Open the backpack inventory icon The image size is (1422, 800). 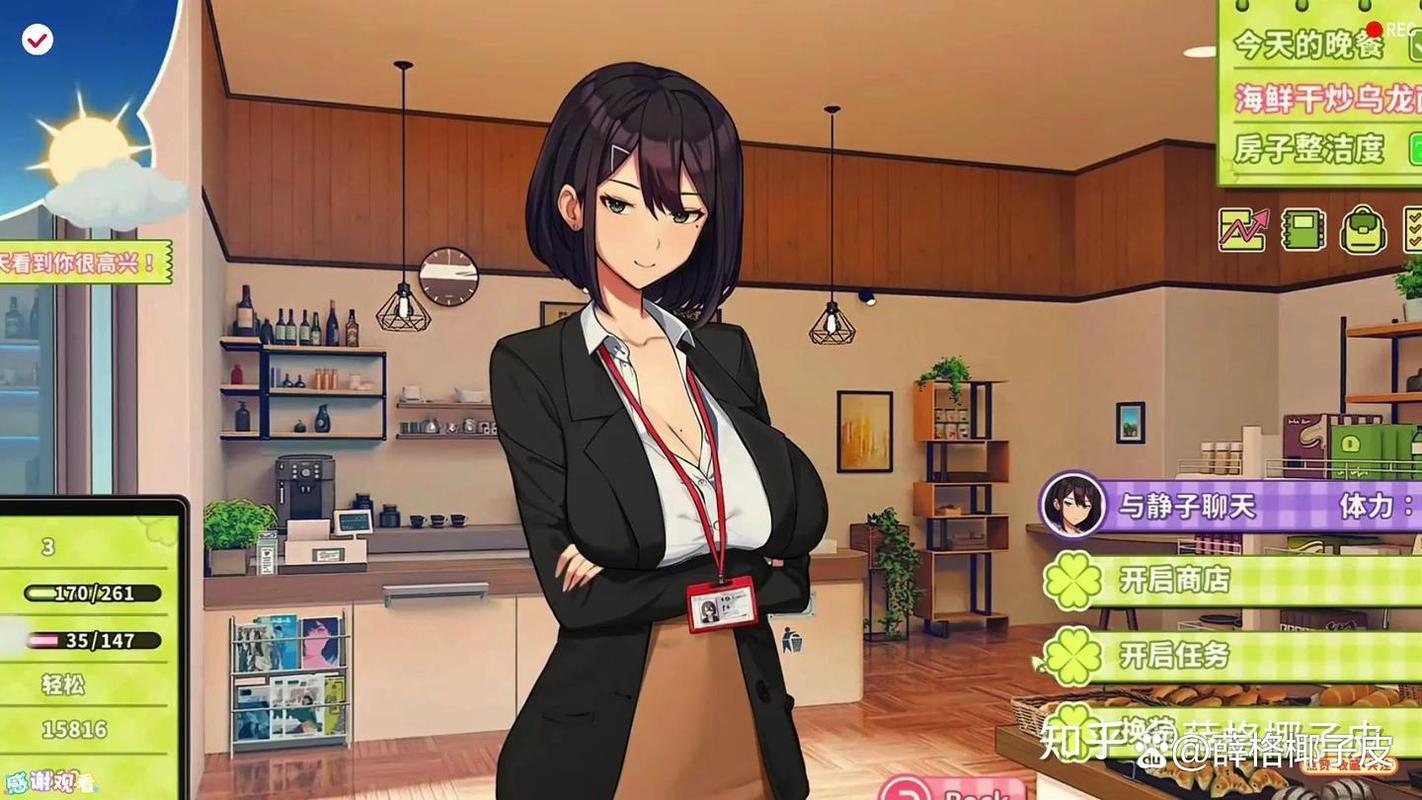pyautogui.click(x=1361, y=230)
